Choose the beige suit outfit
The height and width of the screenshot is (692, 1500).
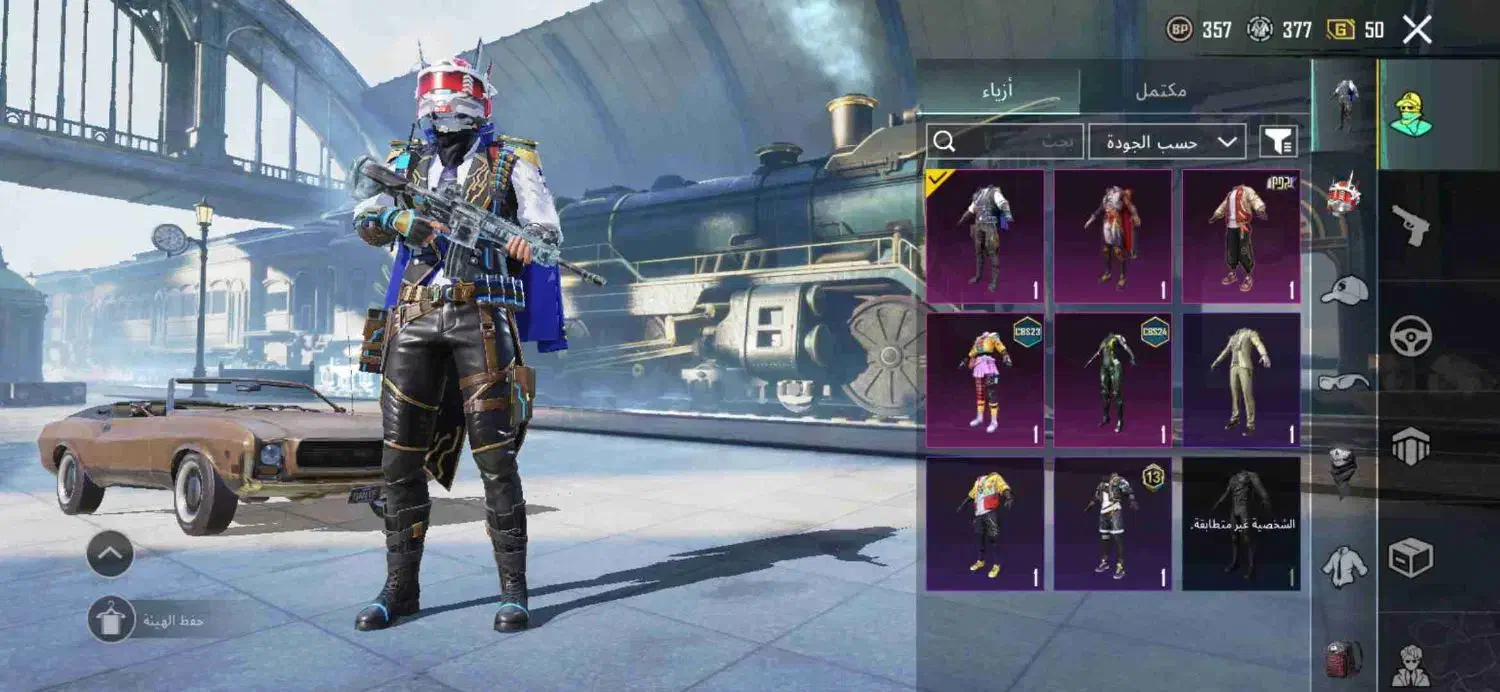(x=1241, y=380)
